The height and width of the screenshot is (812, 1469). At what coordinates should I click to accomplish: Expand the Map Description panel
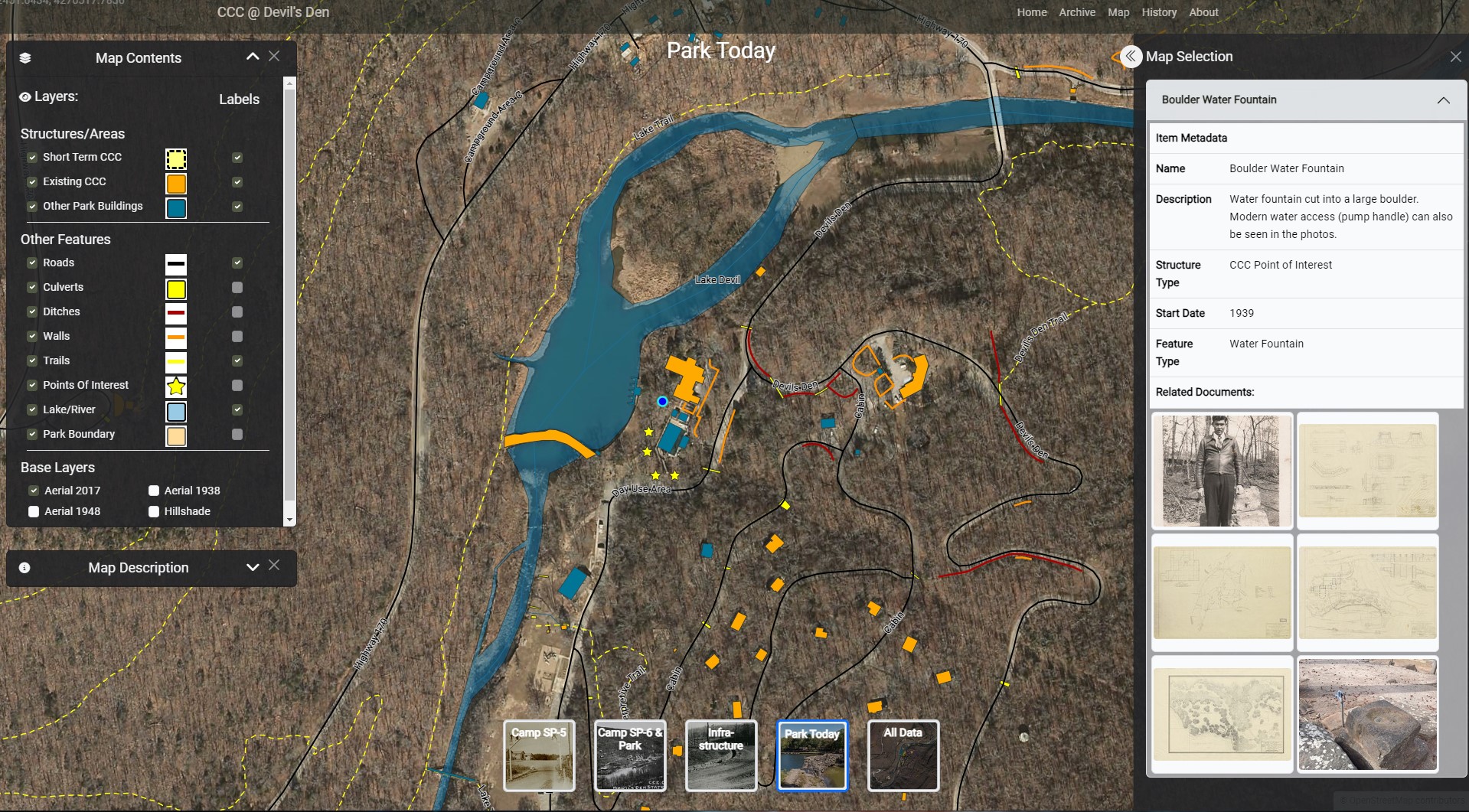[253, 567]
